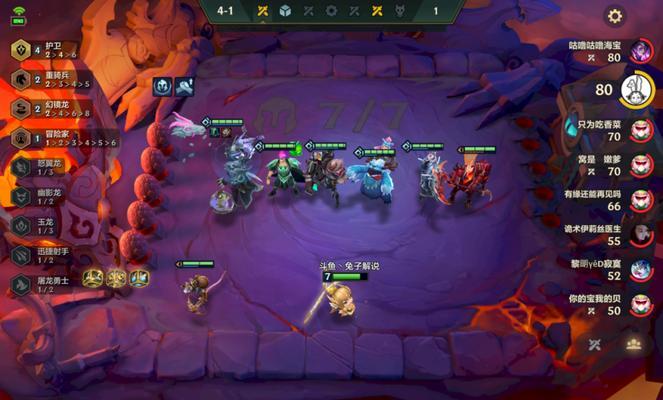Open the settings gear menu
The width and height of the screenshot is (663, 400).
[x=615, y=16]
